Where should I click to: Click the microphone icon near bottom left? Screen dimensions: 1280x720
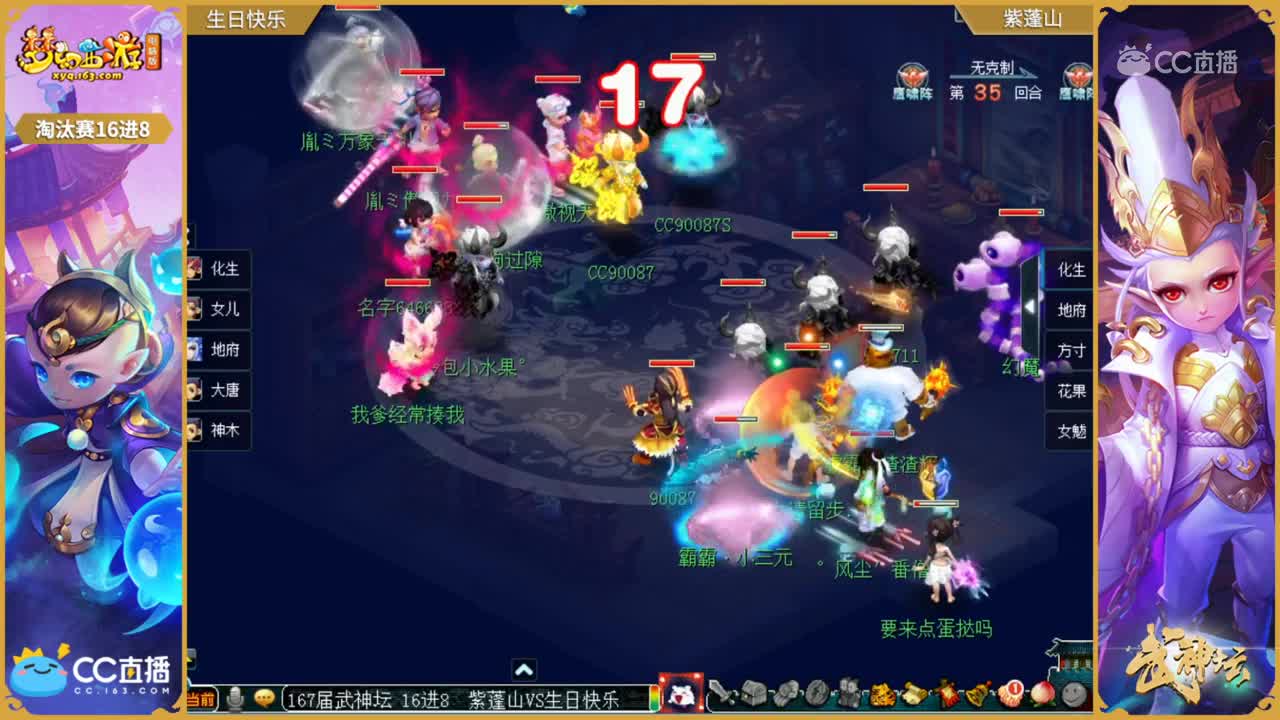(235, 700)
